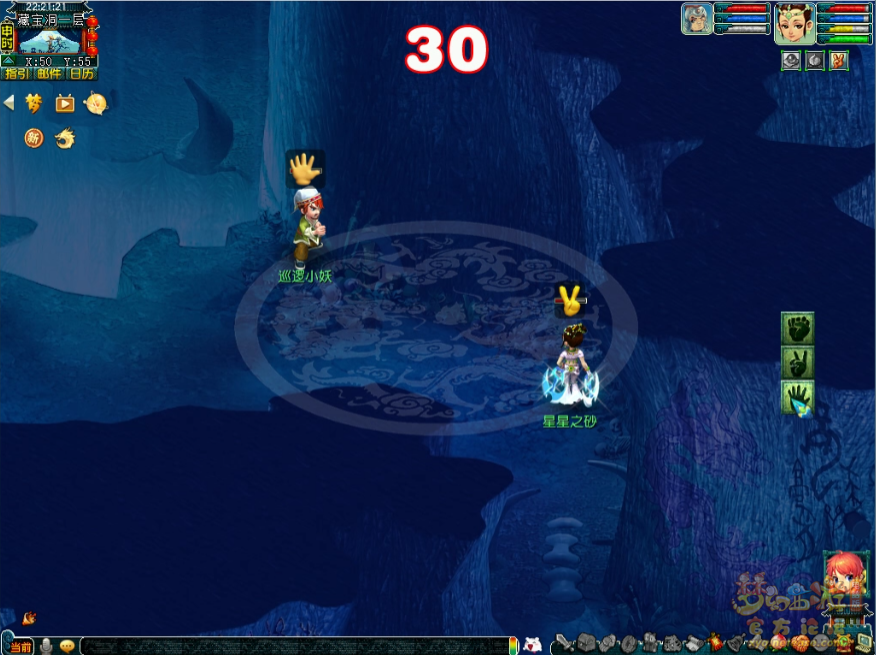Collapse minimap with the up-arrow button

(x=8, y=60)
